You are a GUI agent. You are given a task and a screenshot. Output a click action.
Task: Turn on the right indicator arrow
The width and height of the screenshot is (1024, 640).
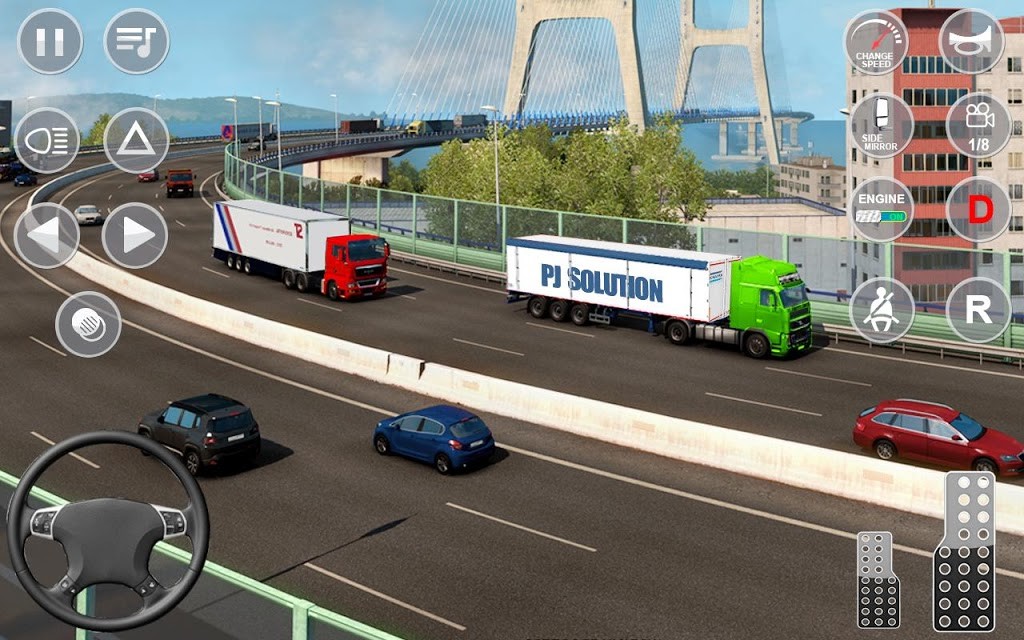135,235
